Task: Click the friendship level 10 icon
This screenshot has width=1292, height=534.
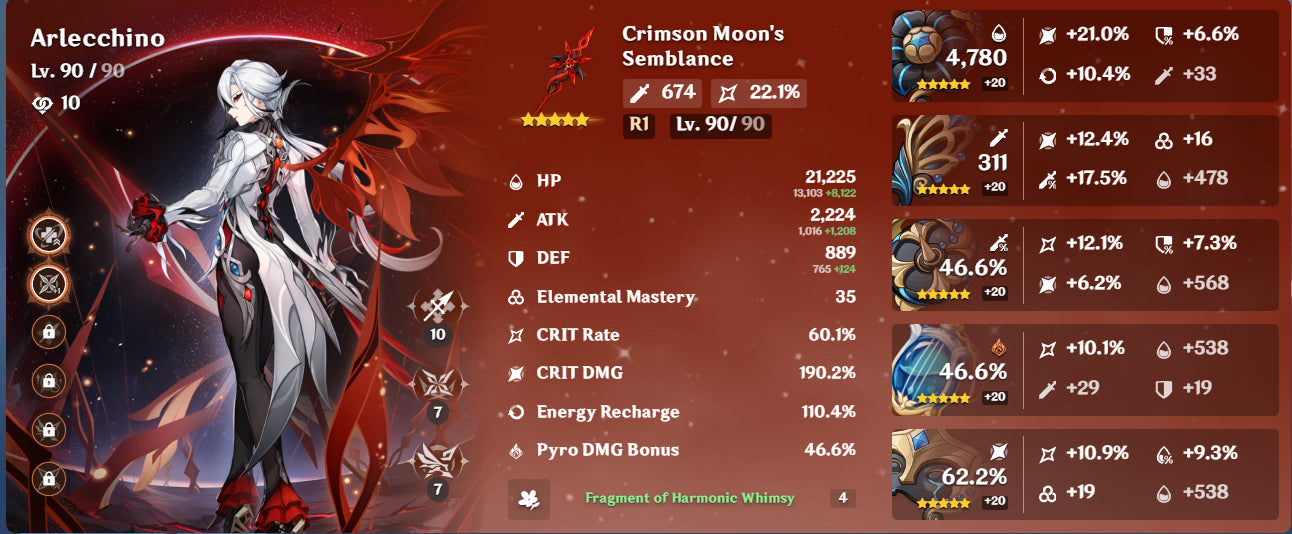Action: (x=41, y=103)
